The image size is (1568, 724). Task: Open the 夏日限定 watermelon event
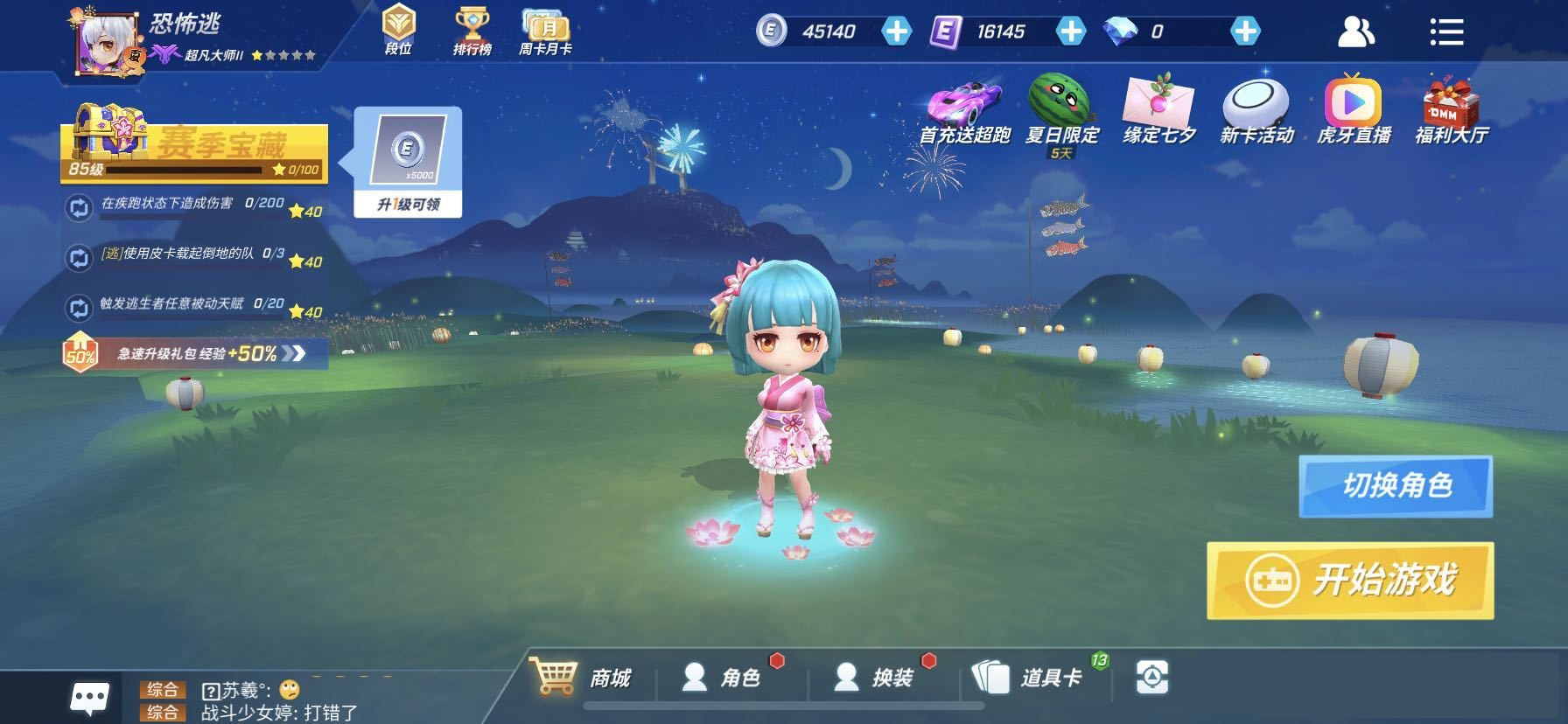pos(1061,111)
